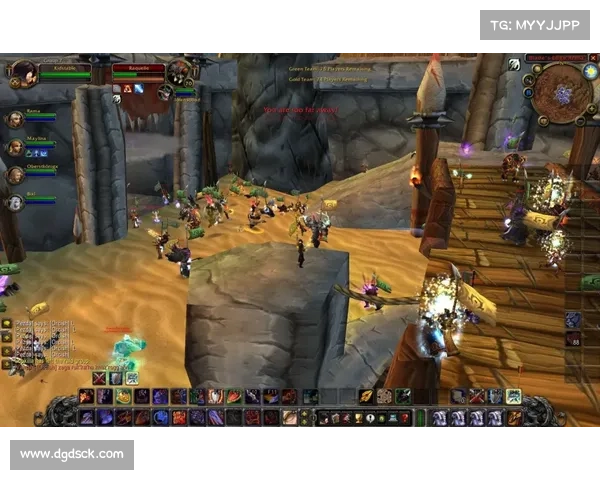Target party member Maylina
The height and width of the screenshot is (480, 600).
pyautogui.click(x=15, y=147)
